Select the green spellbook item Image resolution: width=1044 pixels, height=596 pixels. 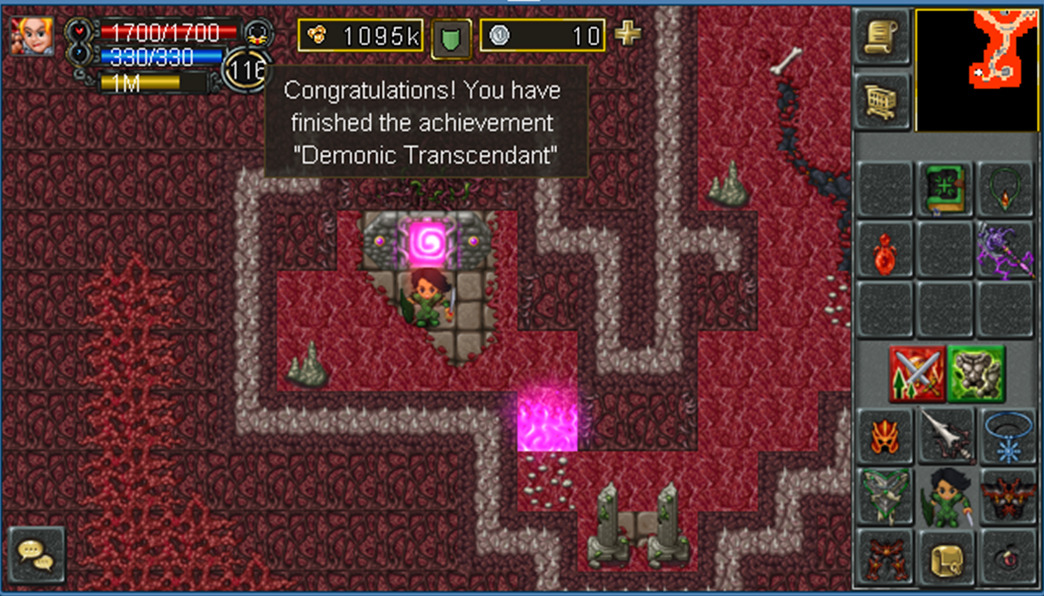[x=945, y=189]
